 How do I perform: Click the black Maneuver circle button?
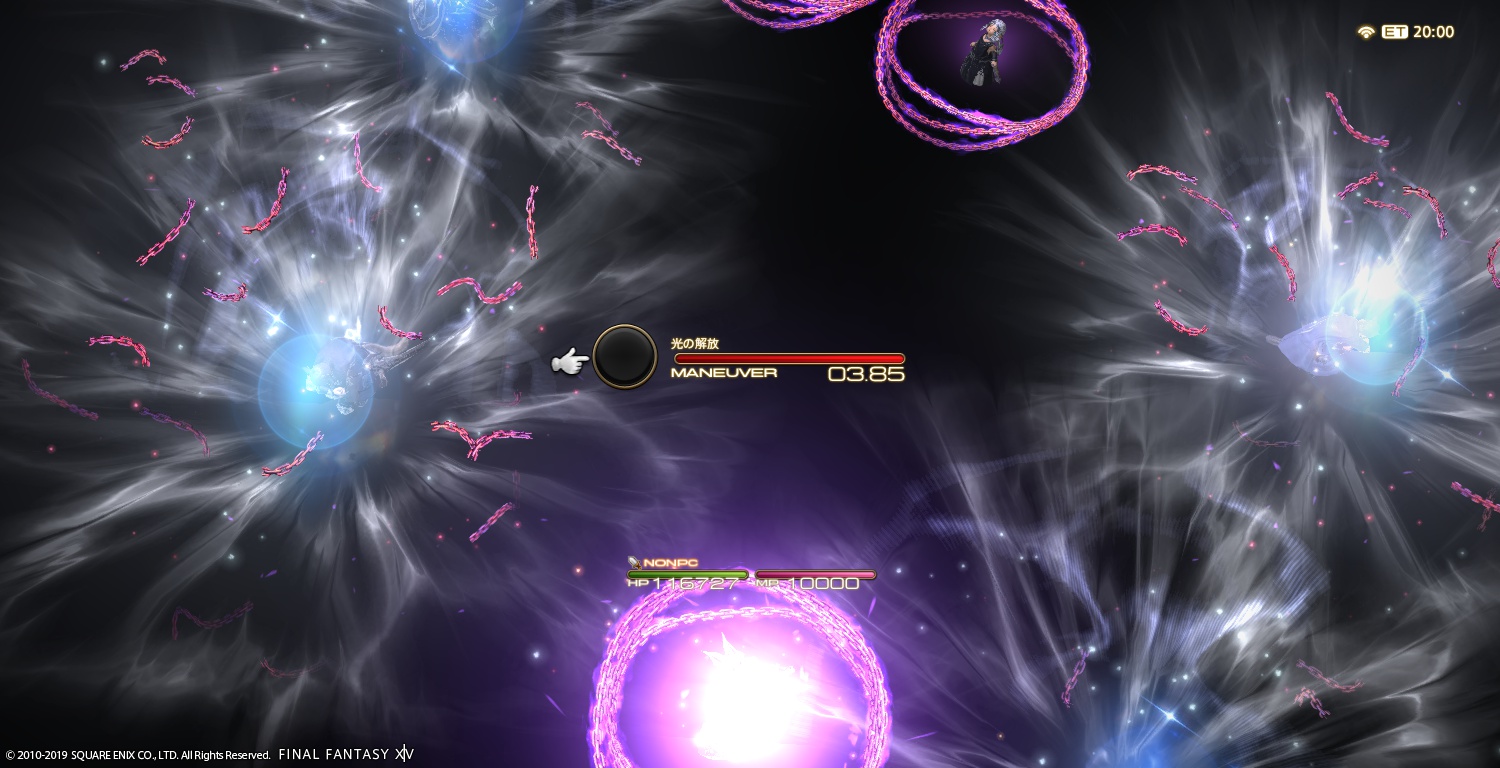coord(624,358)
